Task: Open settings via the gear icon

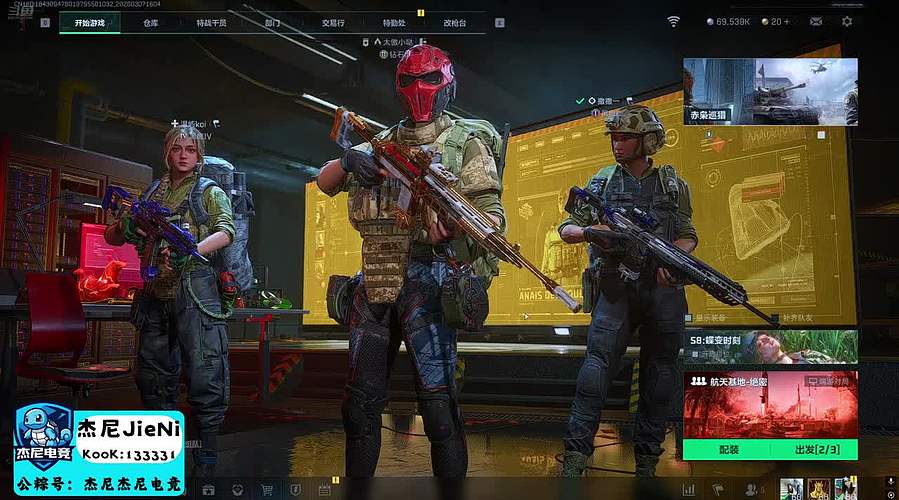Action: point(847,21)
